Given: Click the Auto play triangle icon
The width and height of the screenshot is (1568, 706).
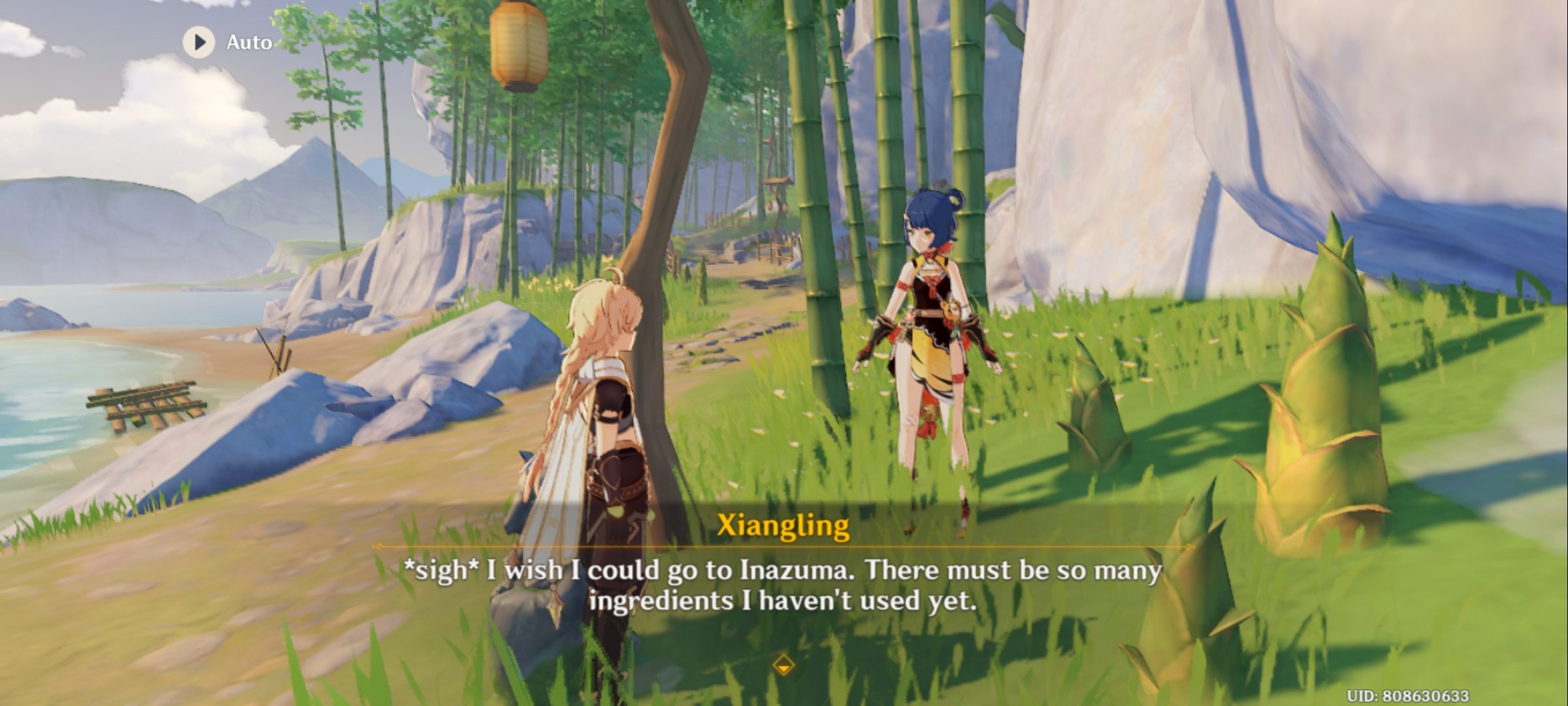Looking at the screenshot, I should (199, 41).
